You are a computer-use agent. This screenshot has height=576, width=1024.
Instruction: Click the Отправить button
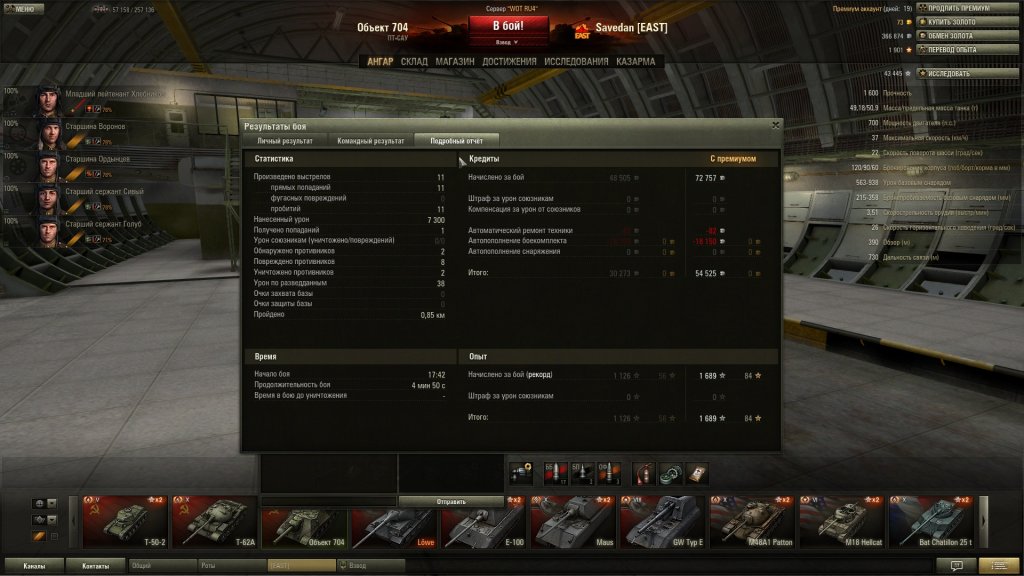446,501
